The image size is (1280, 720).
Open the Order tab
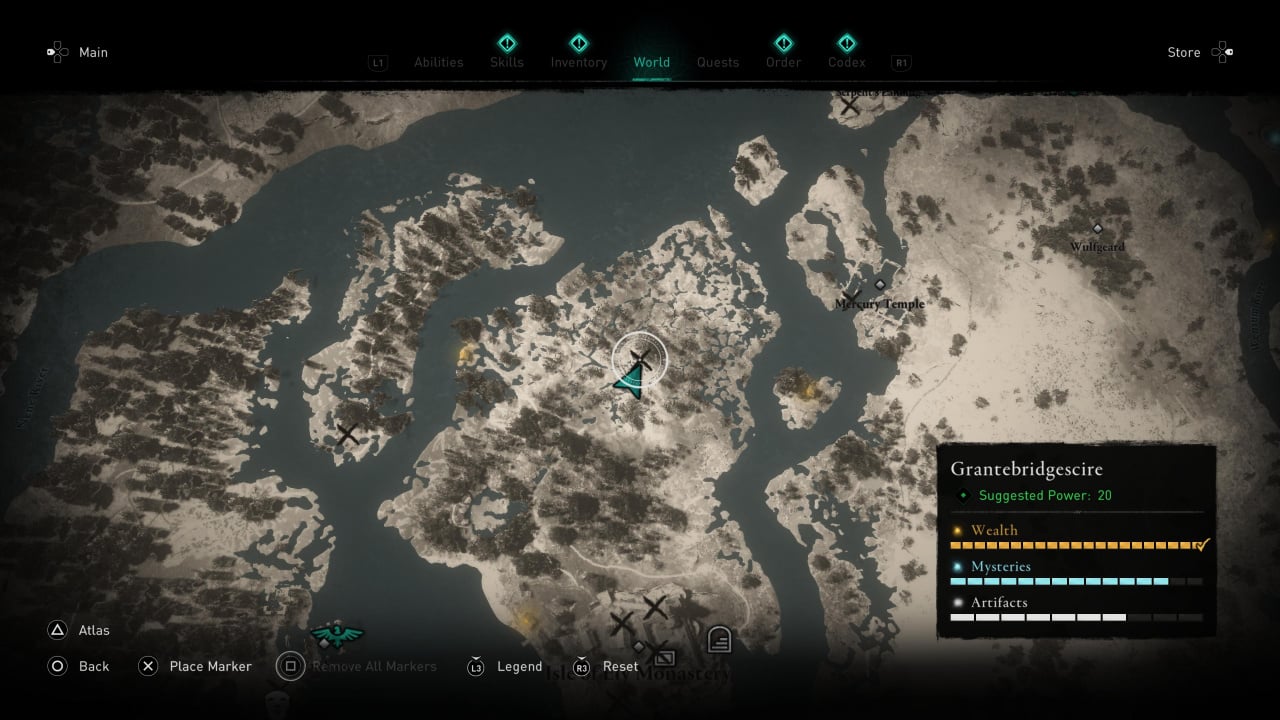pyautogui.click(x=783, y=62)
